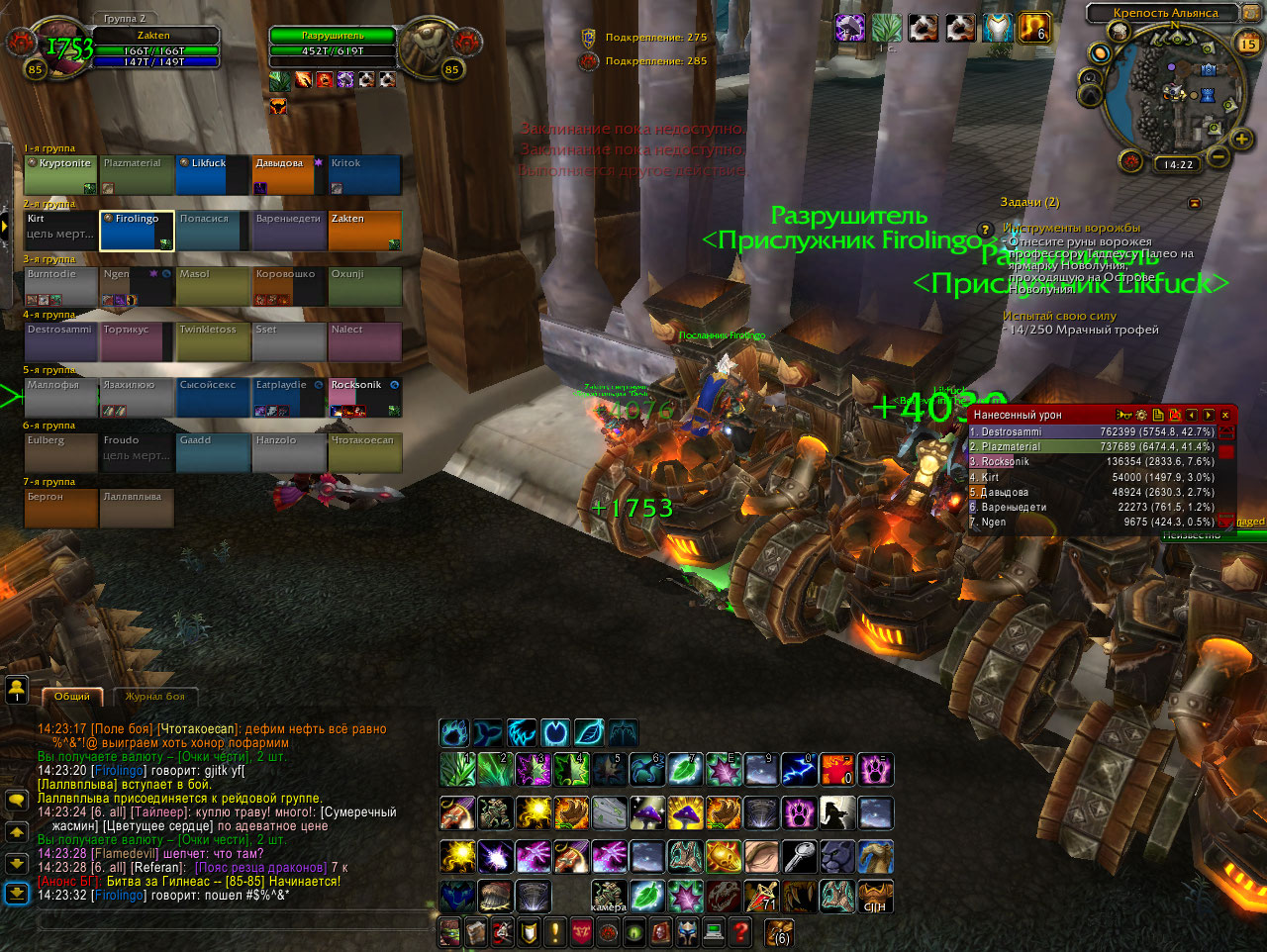Image resolution: width=1267 pixels, height=952 pixels.
Task: Open the damage meter gear settings
Action: (x=1141, y=416)
